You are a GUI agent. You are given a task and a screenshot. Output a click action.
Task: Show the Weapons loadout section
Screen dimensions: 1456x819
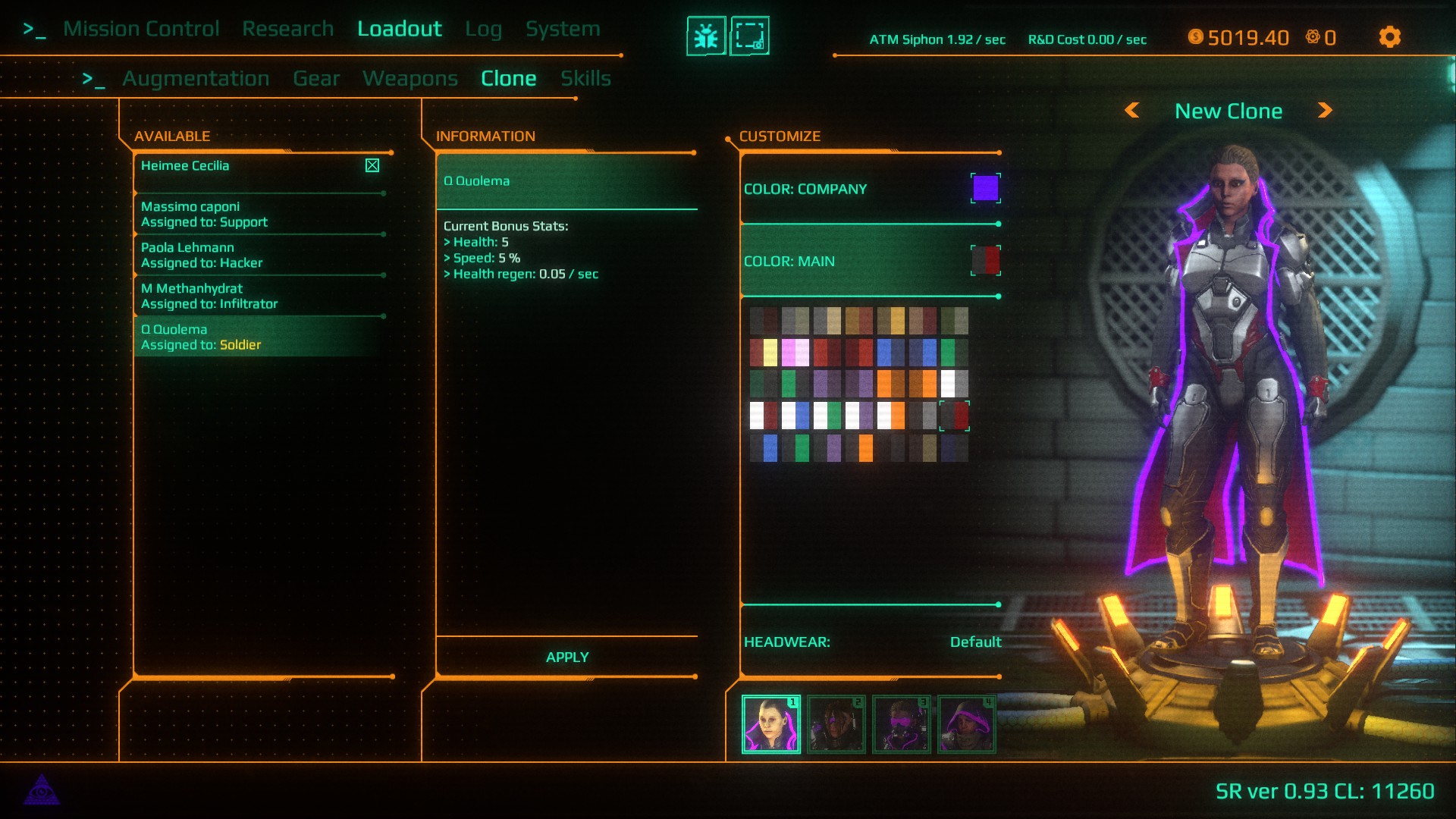point(409,79)
